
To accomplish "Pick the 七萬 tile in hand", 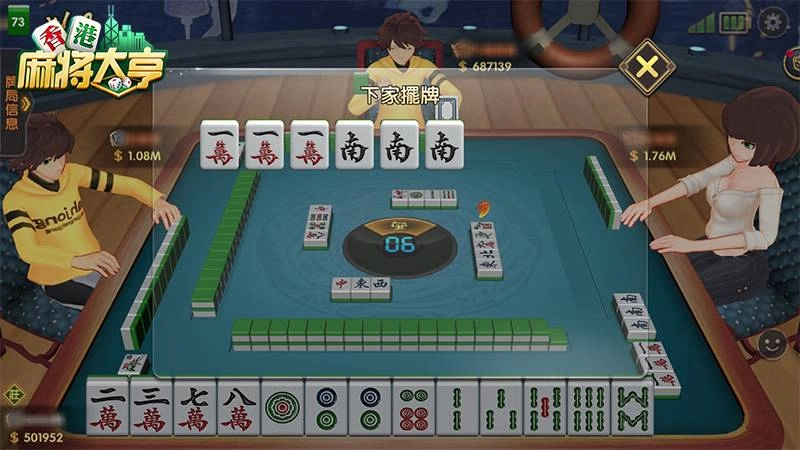I will [x=195, y=409].
